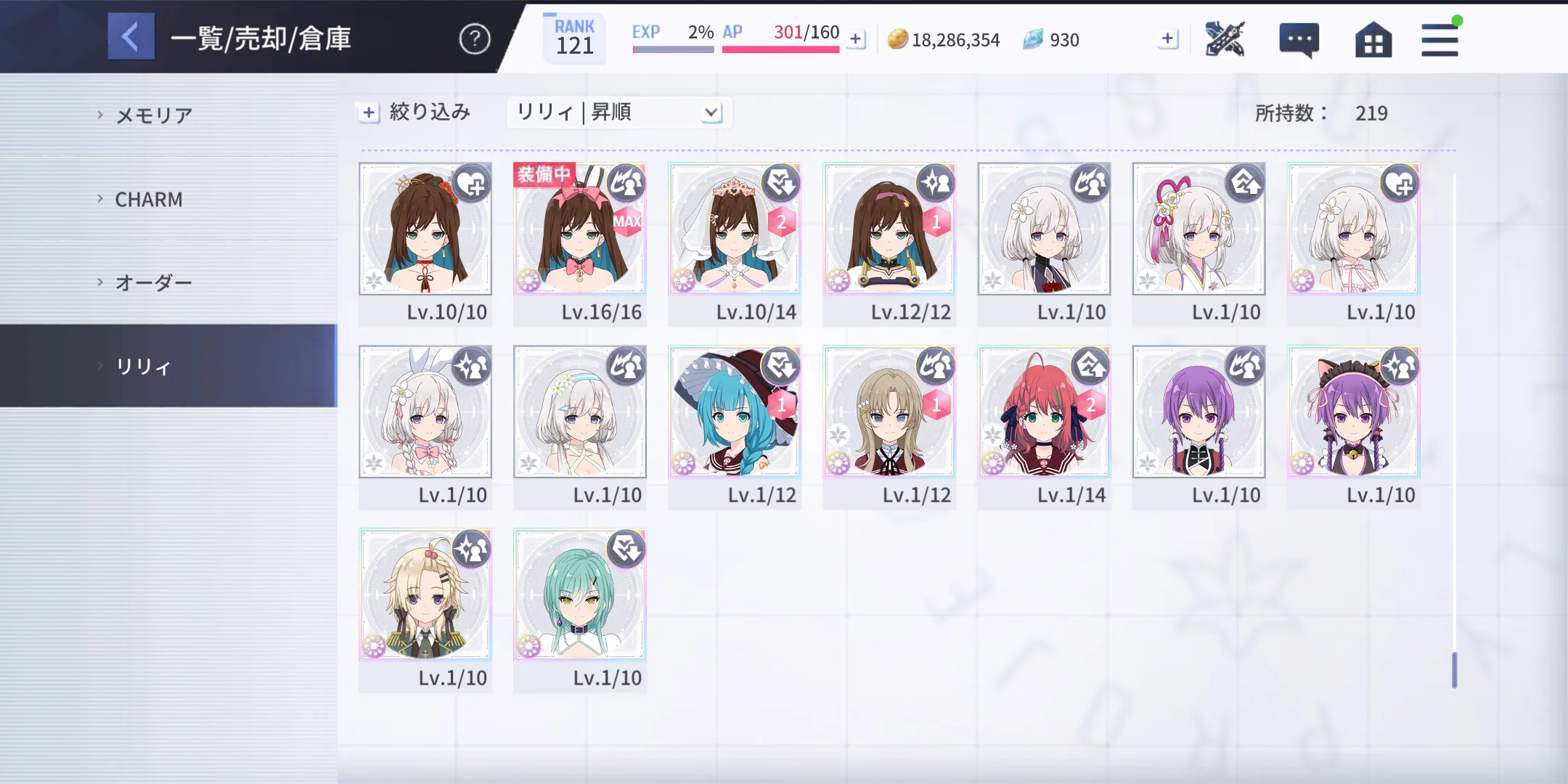Switch to the CHARM tab
Viewport: 1568px width, 784px height.
pyautogui.click(x=149, y=200)
